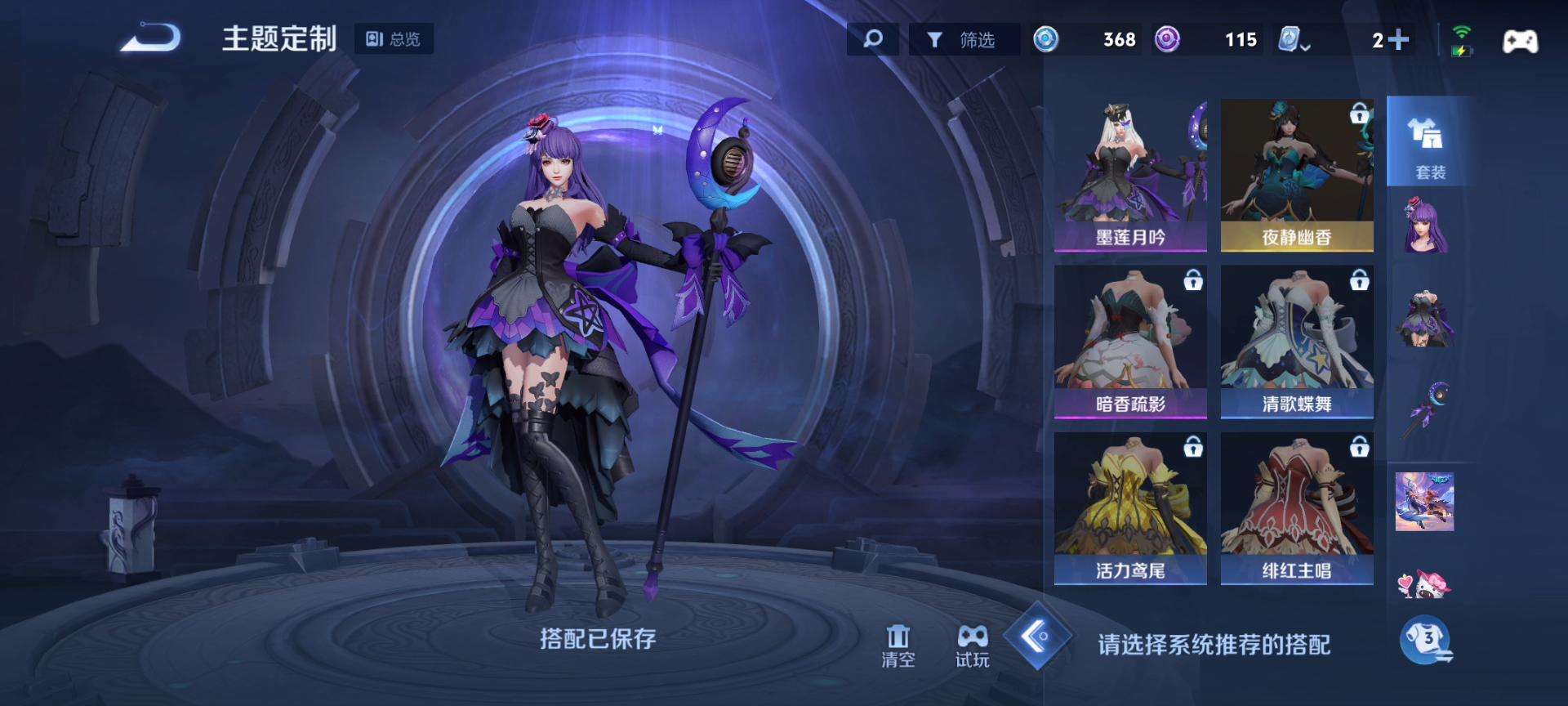Screen dimensions: 1568x706
Task: Choose the red 绯红主唱 dress
Action: [1297, 508]
